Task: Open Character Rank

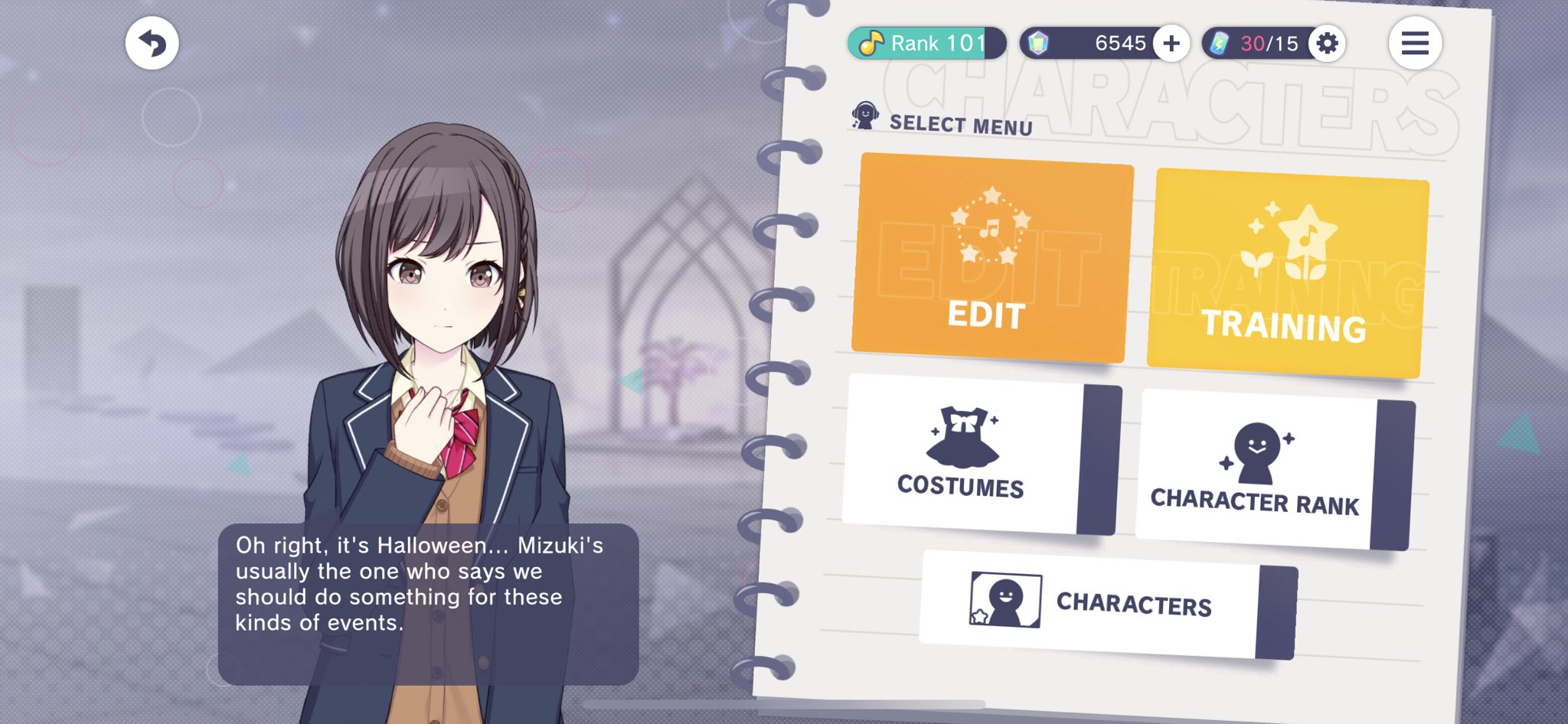Action: 1256,470
